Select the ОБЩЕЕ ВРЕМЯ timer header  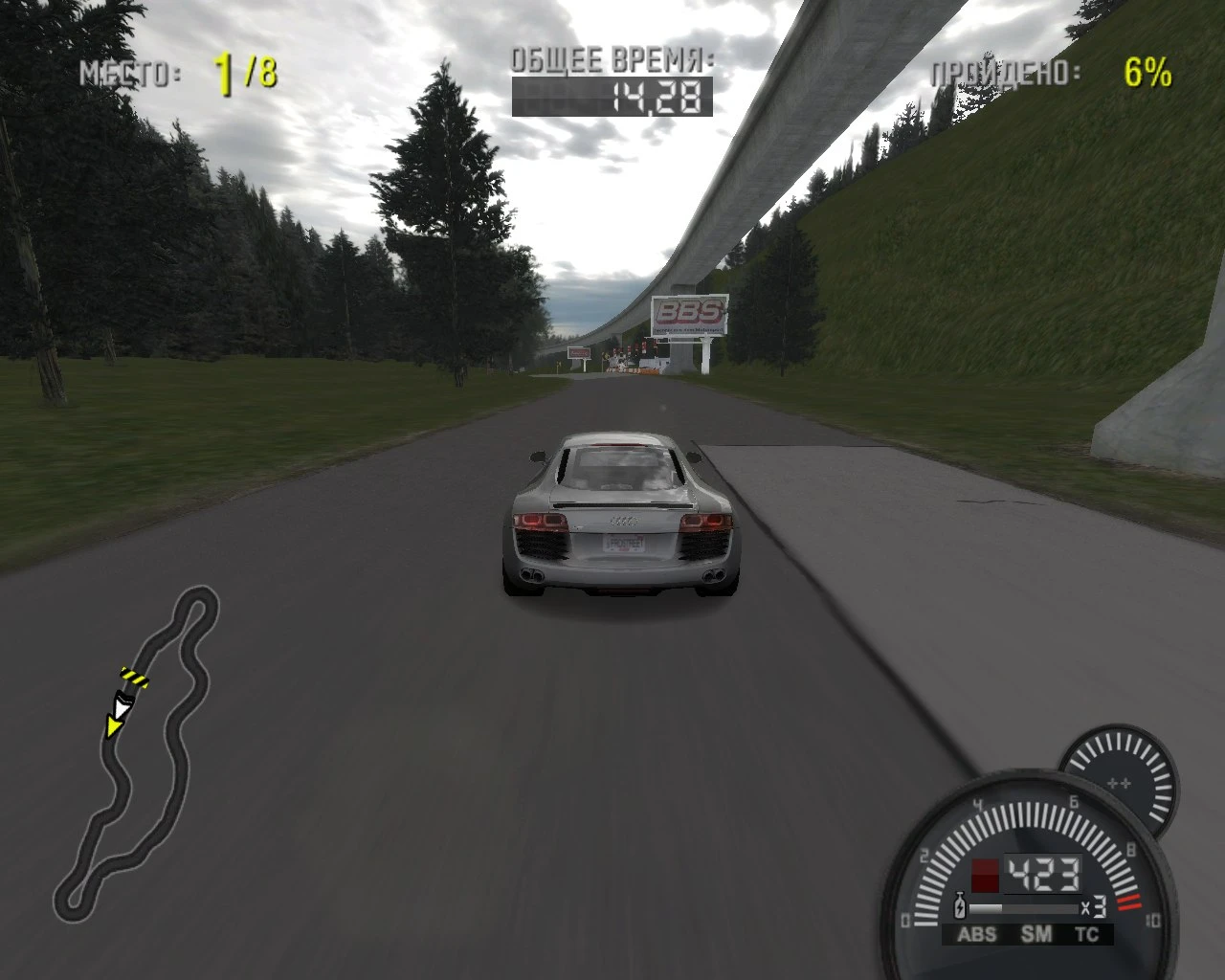[x=612, y=60]
